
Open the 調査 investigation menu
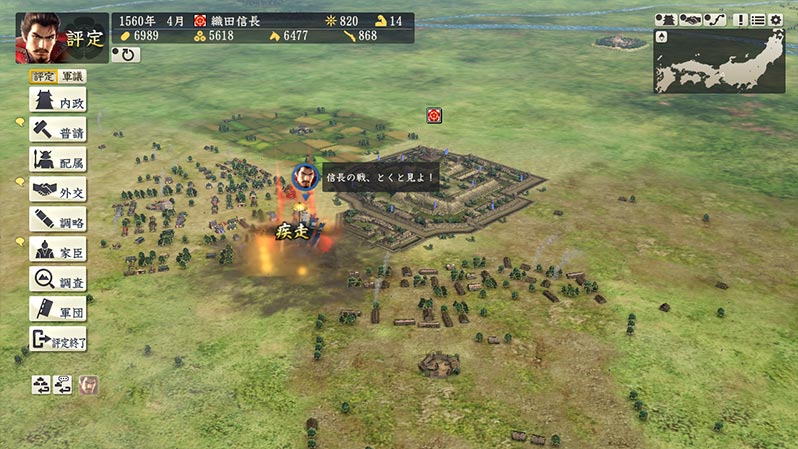pos(57,279)
